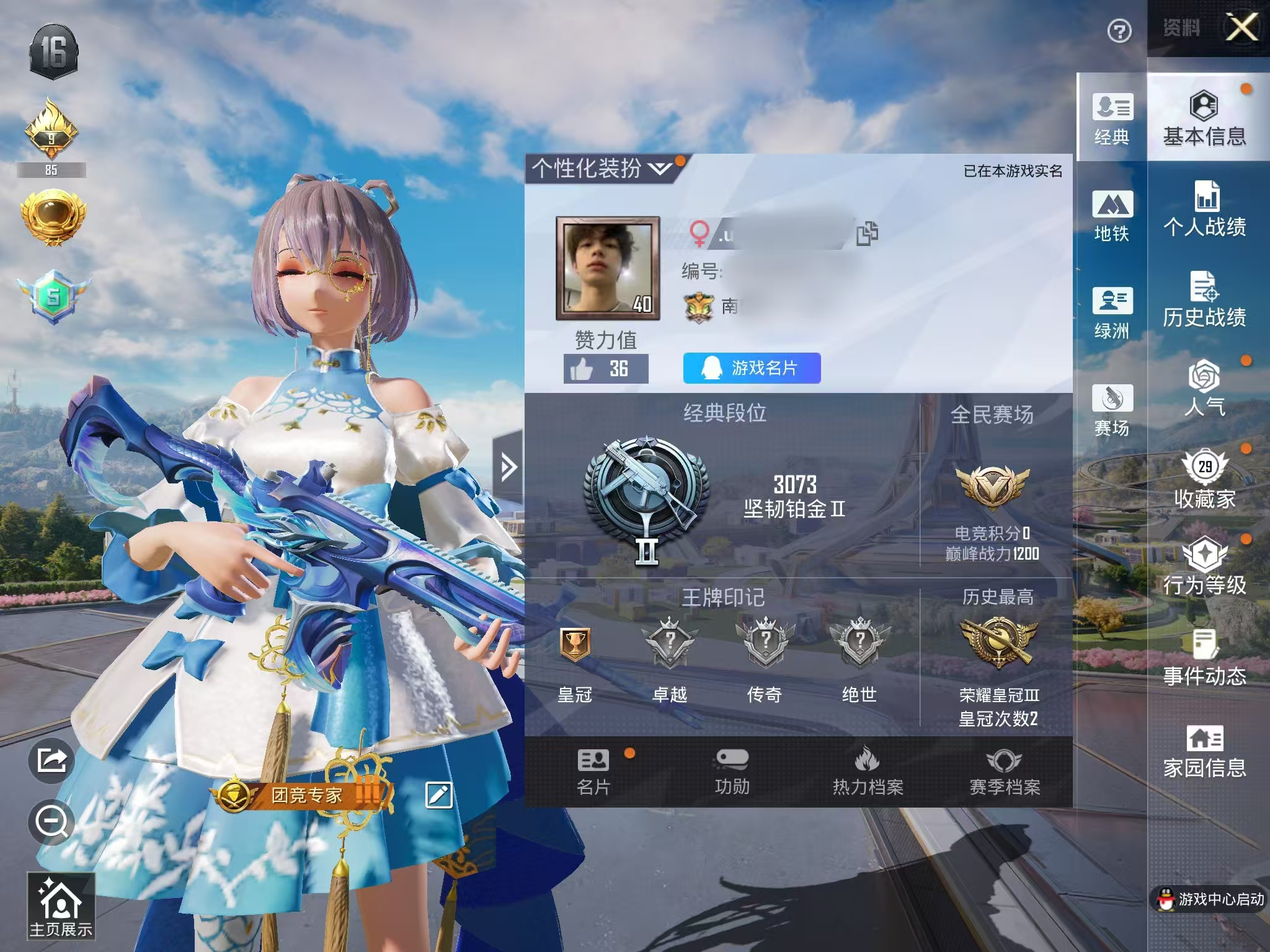The height and width of the screenshot is (952, 1270).
Task: Select the 绿洲 mode tab
Action: [x=1112, y=312]
